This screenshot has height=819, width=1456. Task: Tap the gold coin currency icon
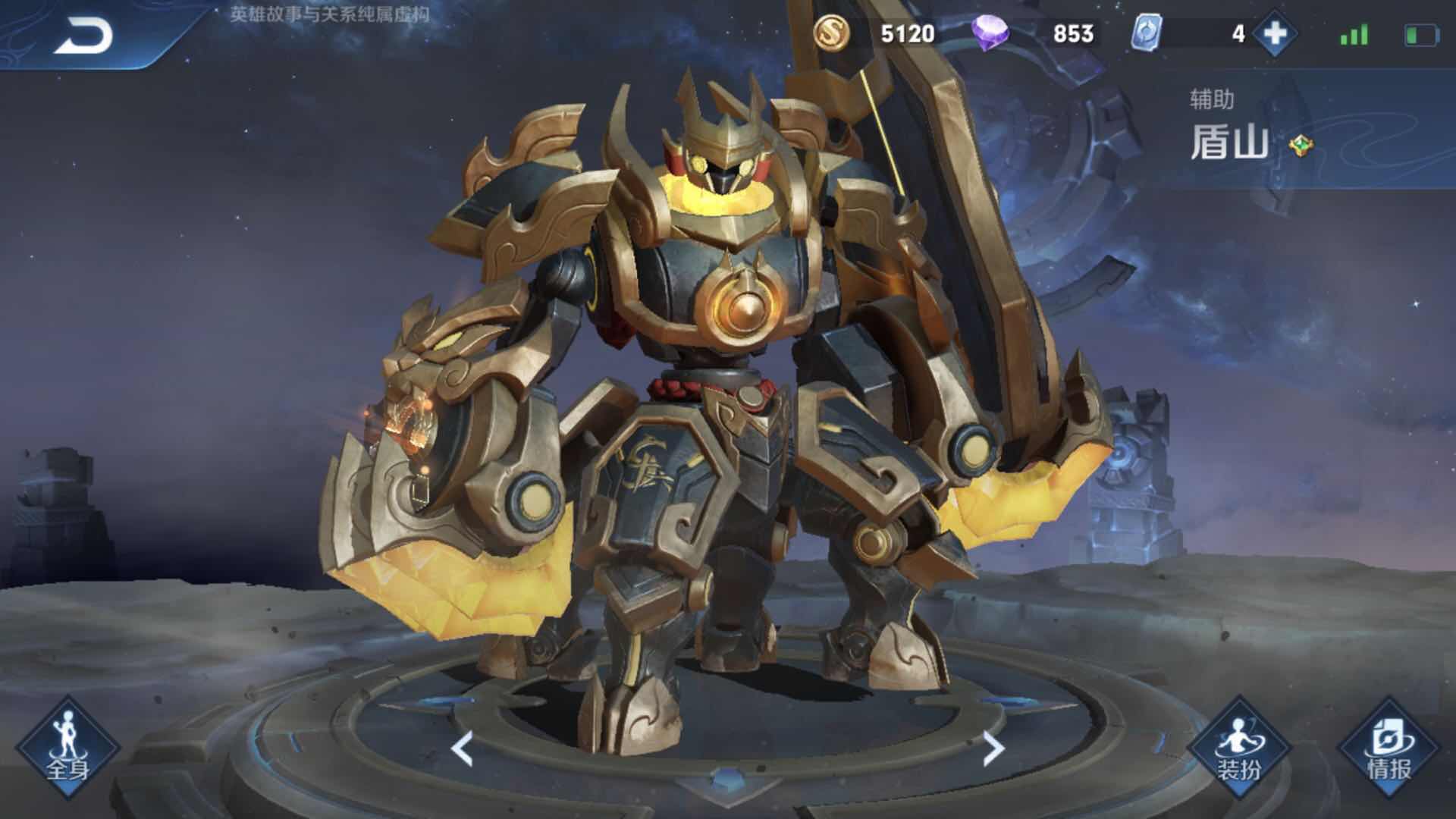[831, 33]
